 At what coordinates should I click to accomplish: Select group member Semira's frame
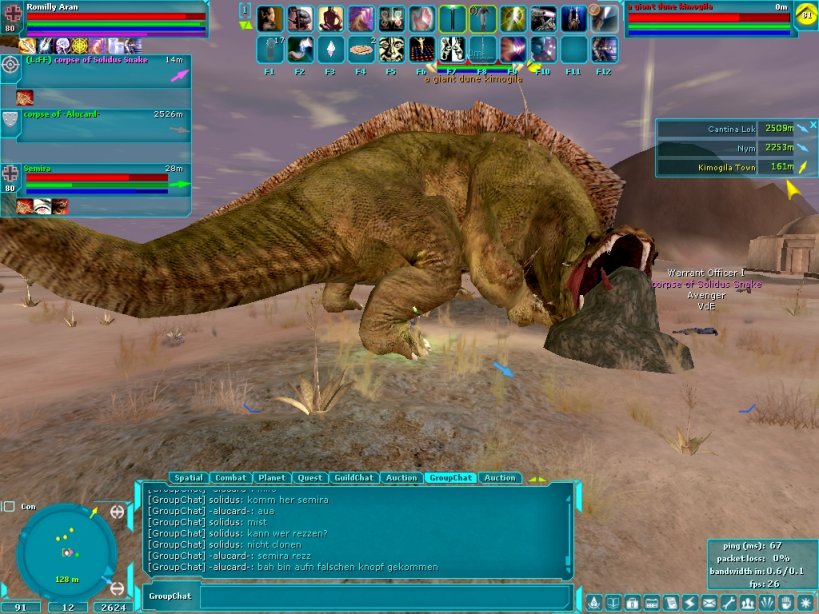(x=97, y=181)
